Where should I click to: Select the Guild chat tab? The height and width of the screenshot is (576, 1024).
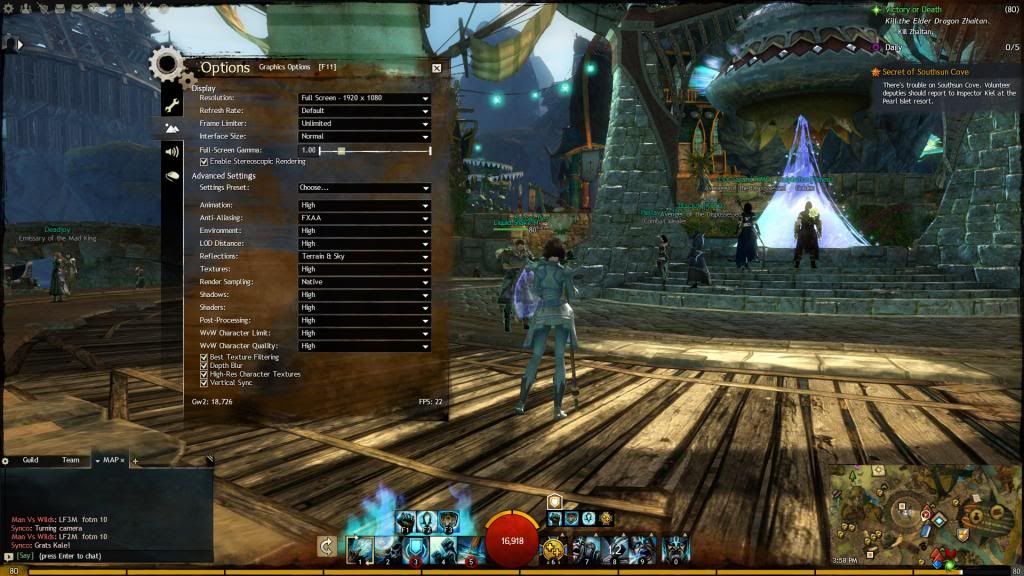[x=31, y=460]
